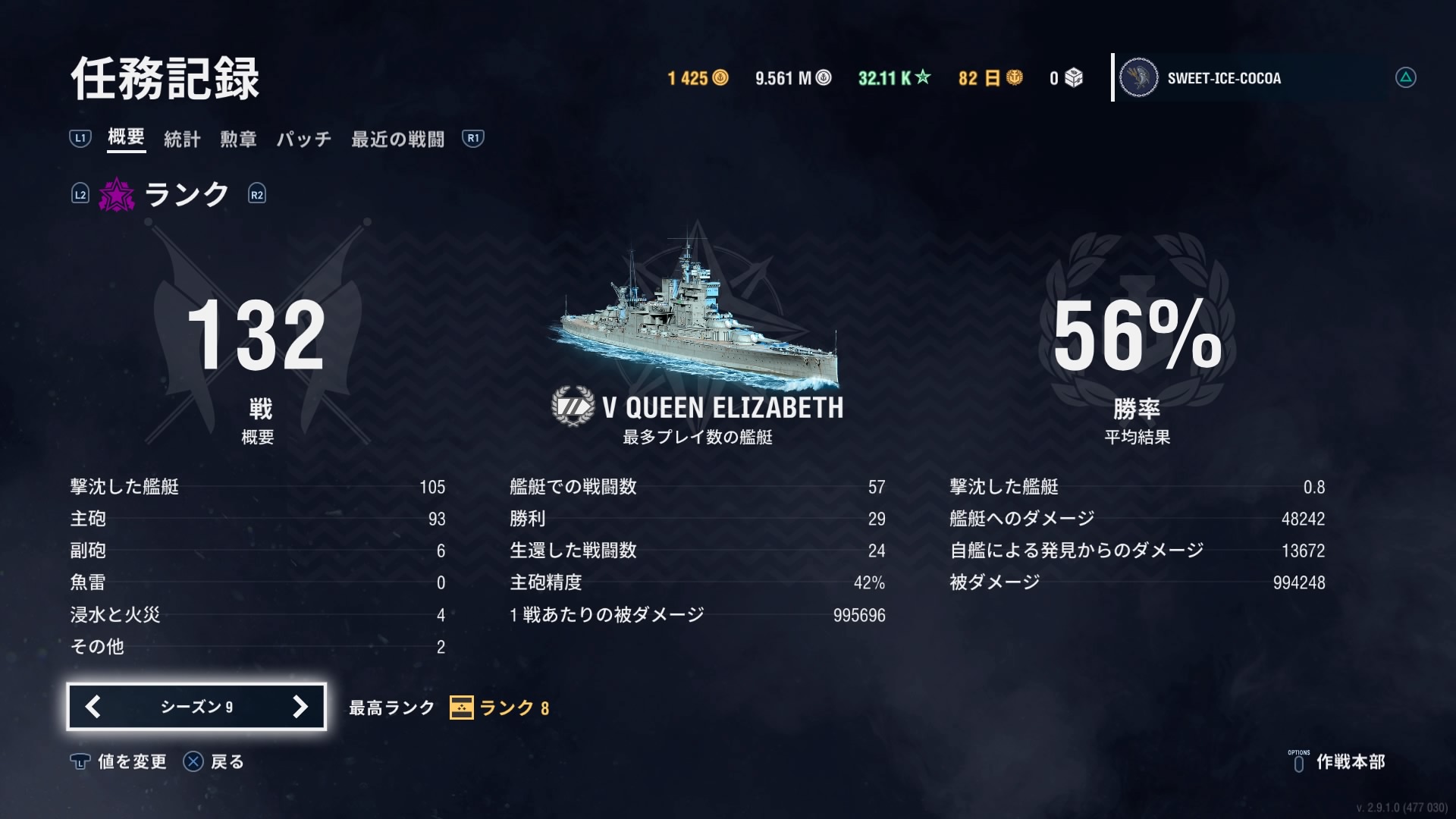Open the 統計 tab

click(182, 139)
